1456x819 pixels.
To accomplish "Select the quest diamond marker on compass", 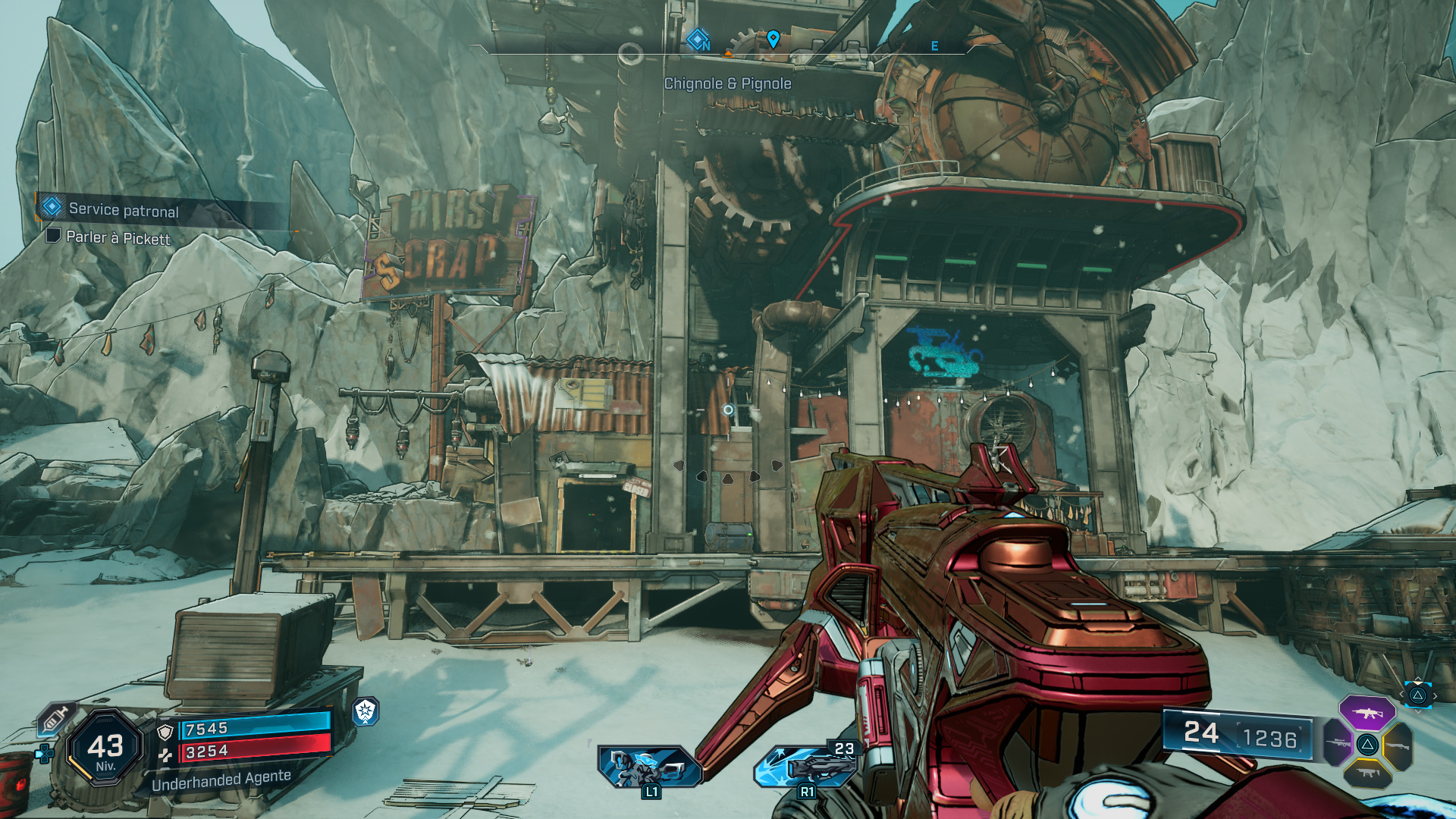I will 698,39.
